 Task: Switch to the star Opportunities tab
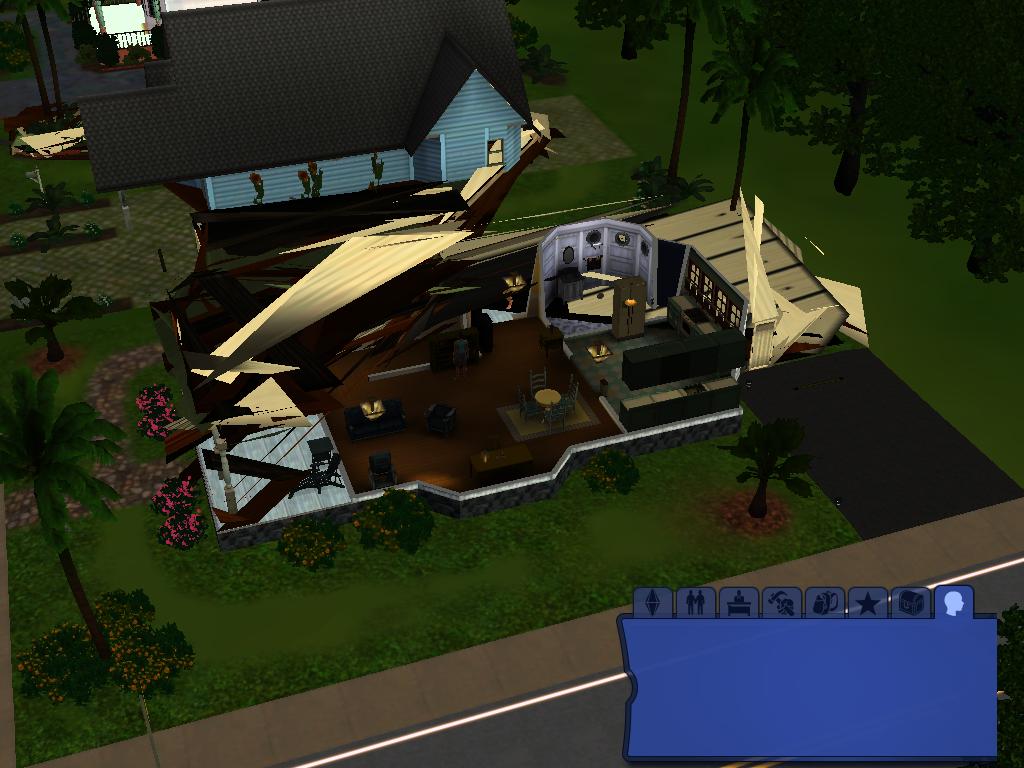(x=868, y=603)
